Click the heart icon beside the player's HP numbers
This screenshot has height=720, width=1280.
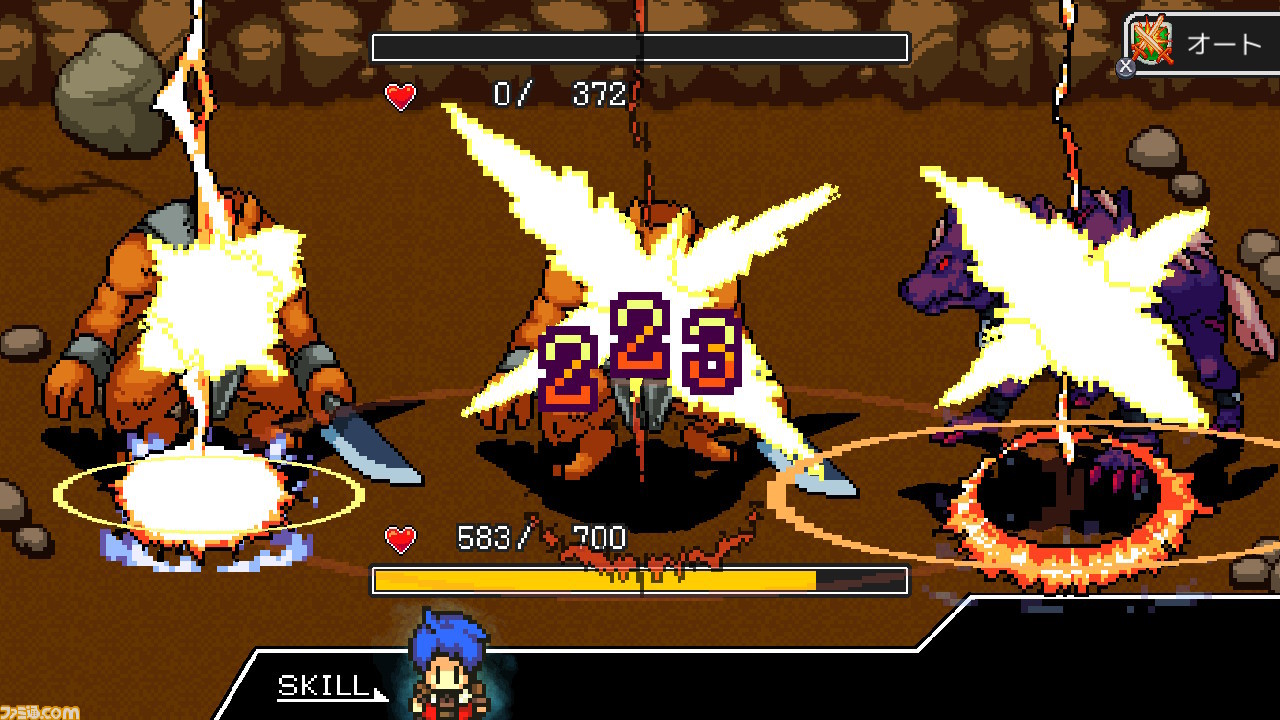pos(398,537)
